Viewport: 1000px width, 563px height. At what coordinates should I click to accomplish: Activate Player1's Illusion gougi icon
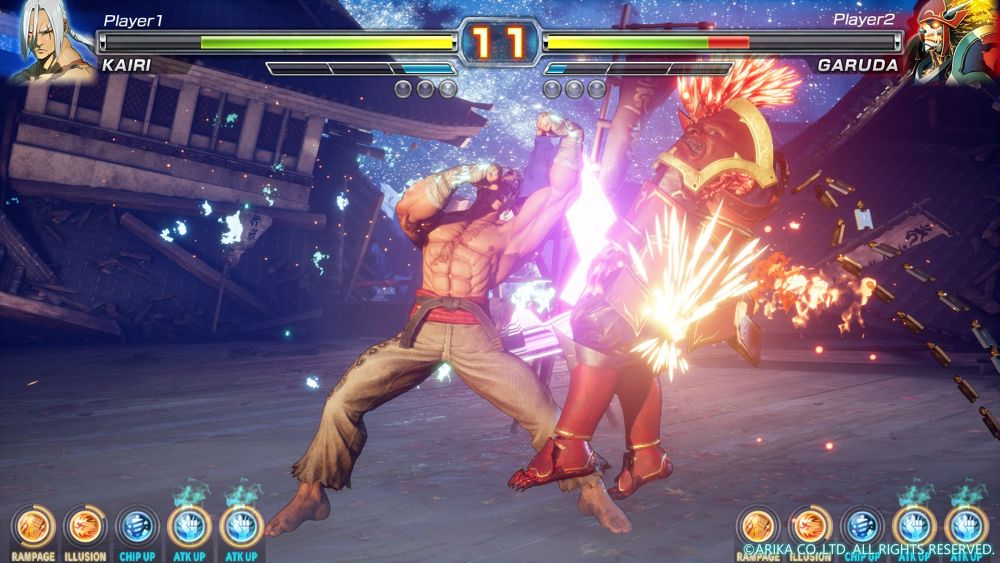tap(84, 527)
